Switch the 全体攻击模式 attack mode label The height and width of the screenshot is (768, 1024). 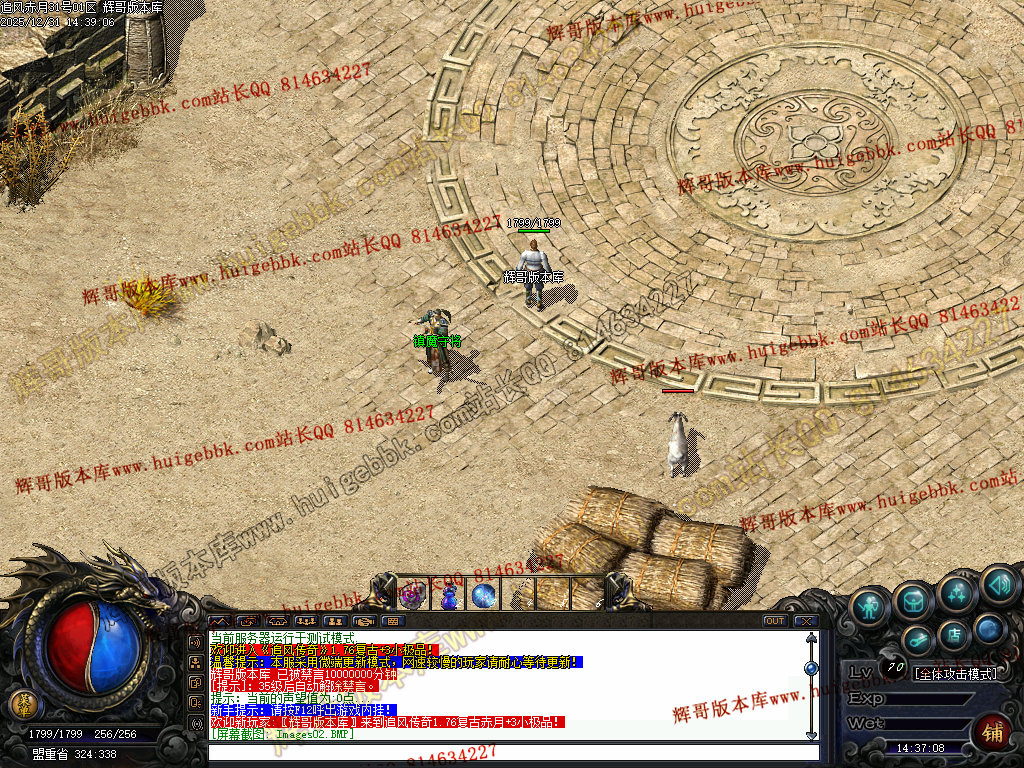(x=956, y=674)
